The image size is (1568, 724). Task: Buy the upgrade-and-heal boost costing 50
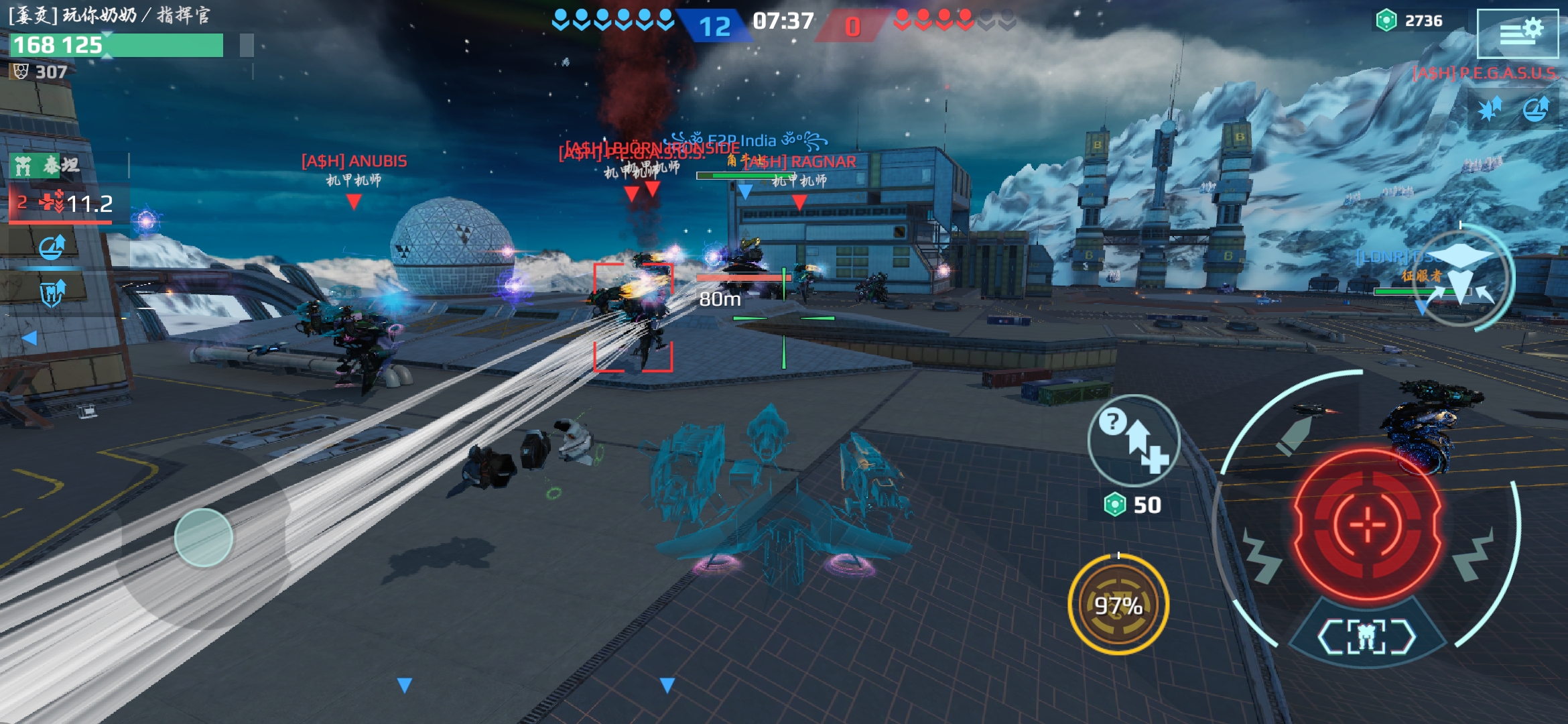[1134, 440]
